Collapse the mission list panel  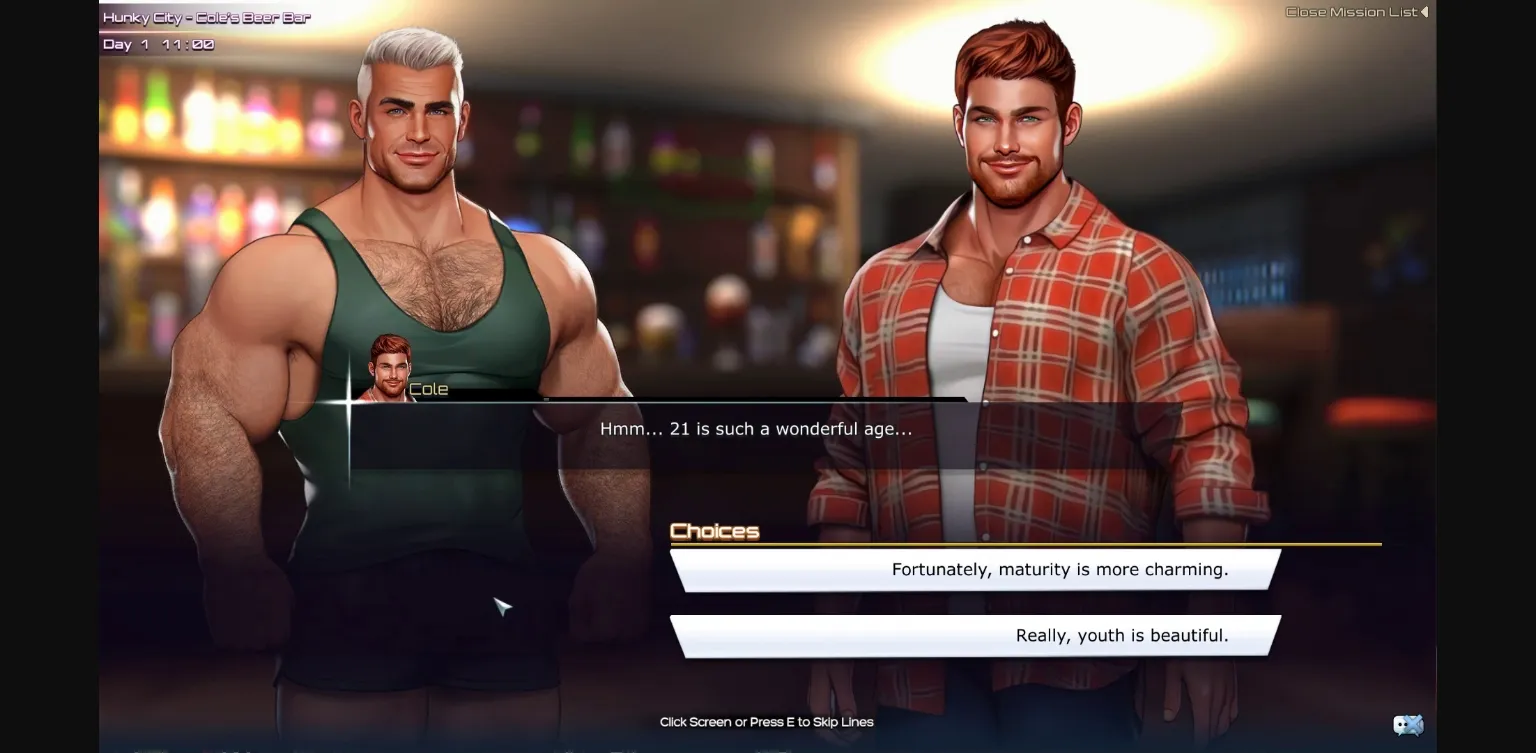click(x=1354, y=12)
